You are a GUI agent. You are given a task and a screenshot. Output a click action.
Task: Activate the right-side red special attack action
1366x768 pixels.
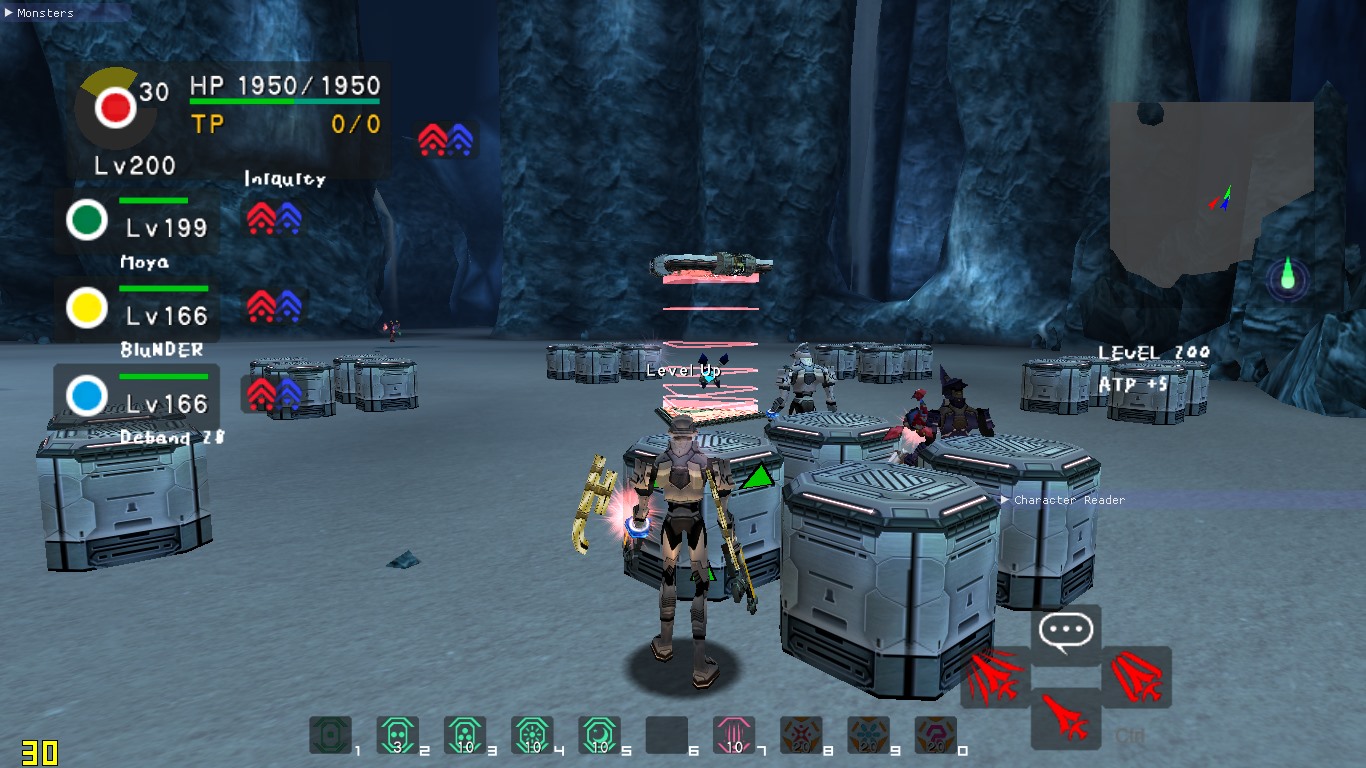pyautogui.click(x=1136, y=676)
